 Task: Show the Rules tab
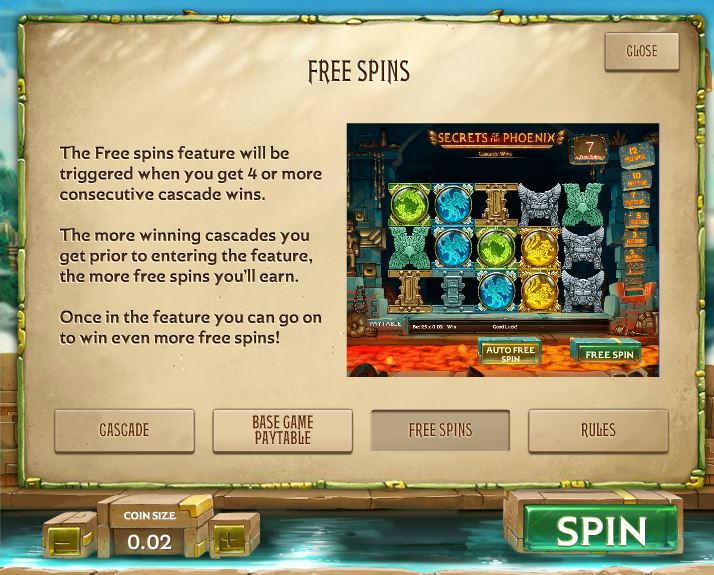tap(598, 430)
